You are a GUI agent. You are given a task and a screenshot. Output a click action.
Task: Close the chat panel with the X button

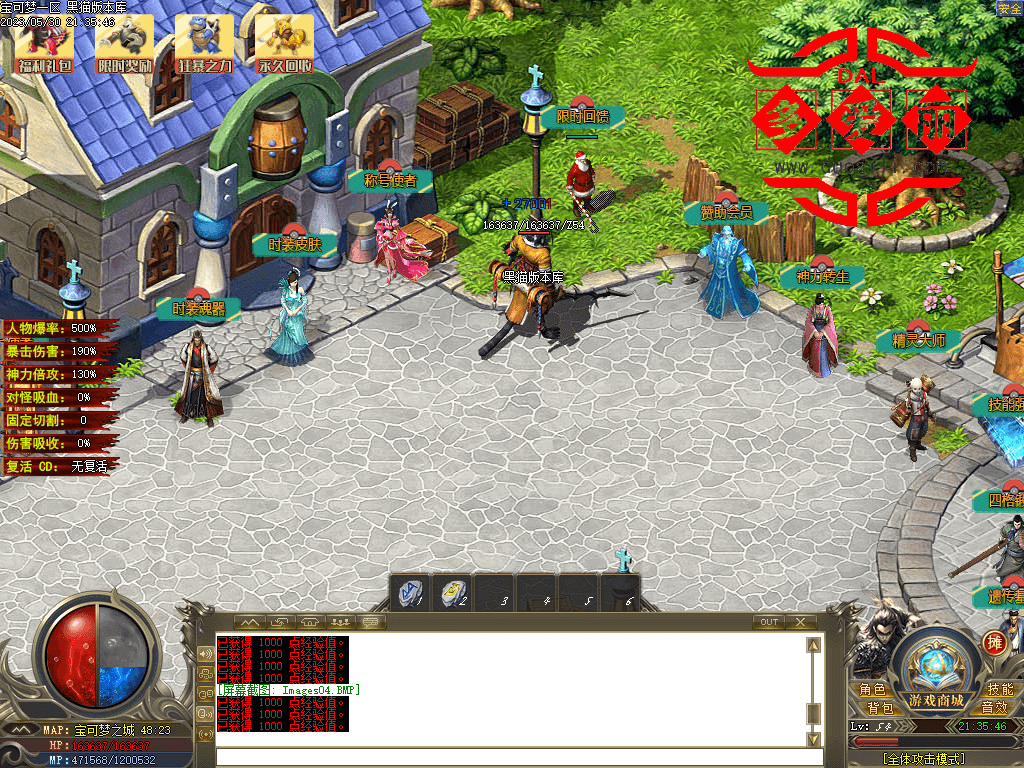click(801, 622)
